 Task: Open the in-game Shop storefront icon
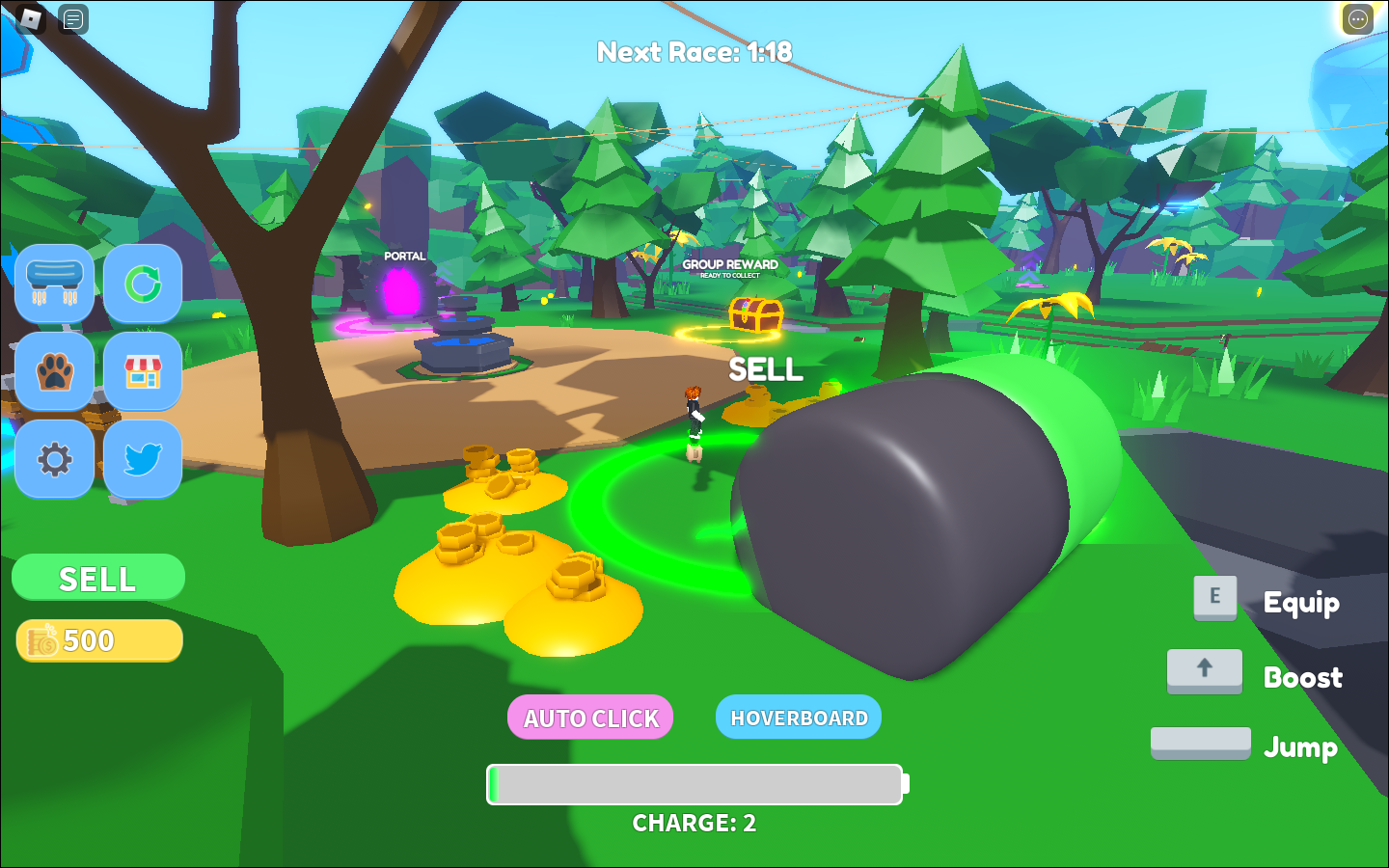tap(143, 373)
